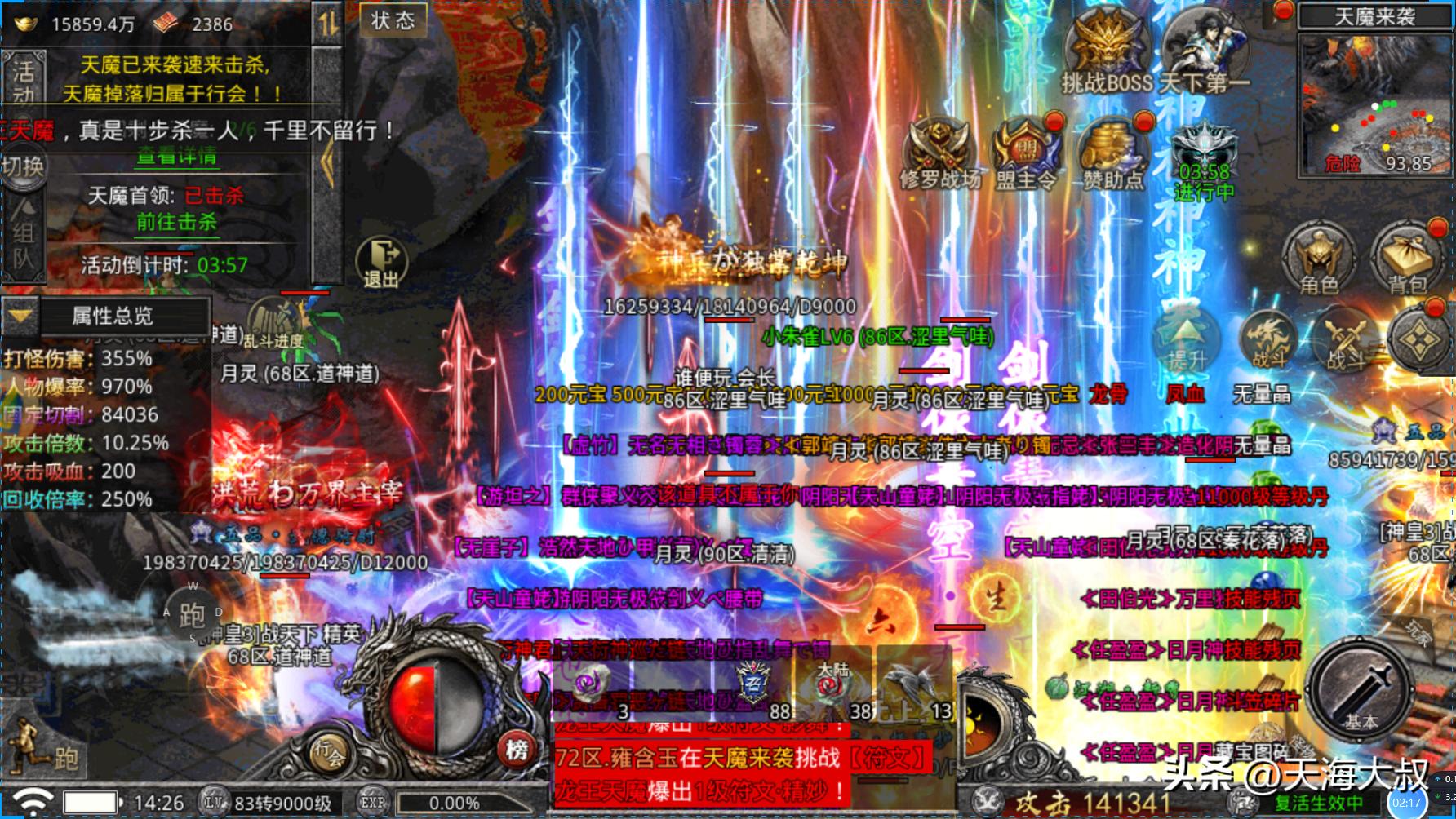Open 查看详情 details link

176,155
